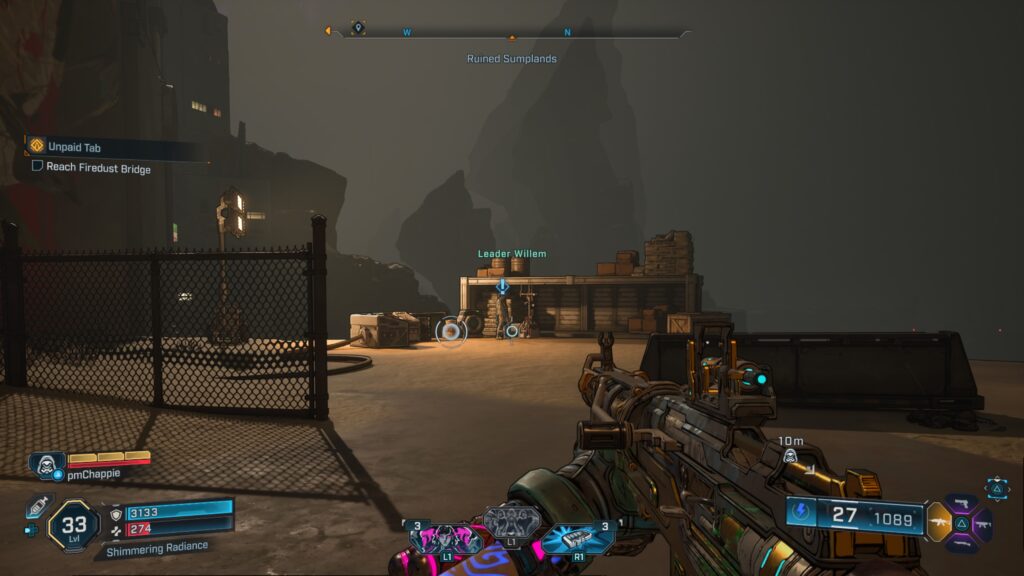Open the Unpaid Tab quest tracker

pos(75,147)
